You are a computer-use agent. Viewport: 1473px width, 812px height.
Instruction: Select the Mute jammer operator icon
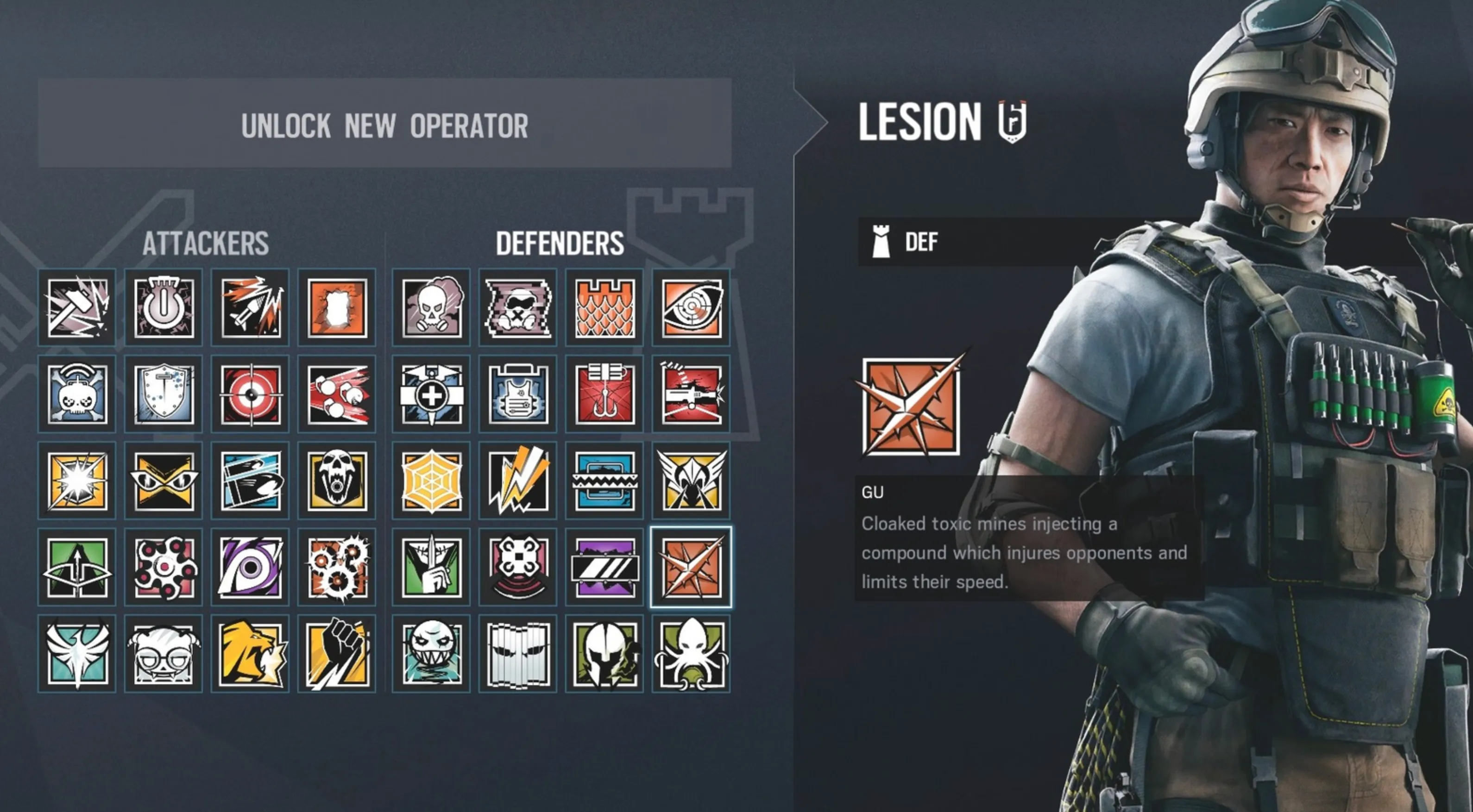517,307
